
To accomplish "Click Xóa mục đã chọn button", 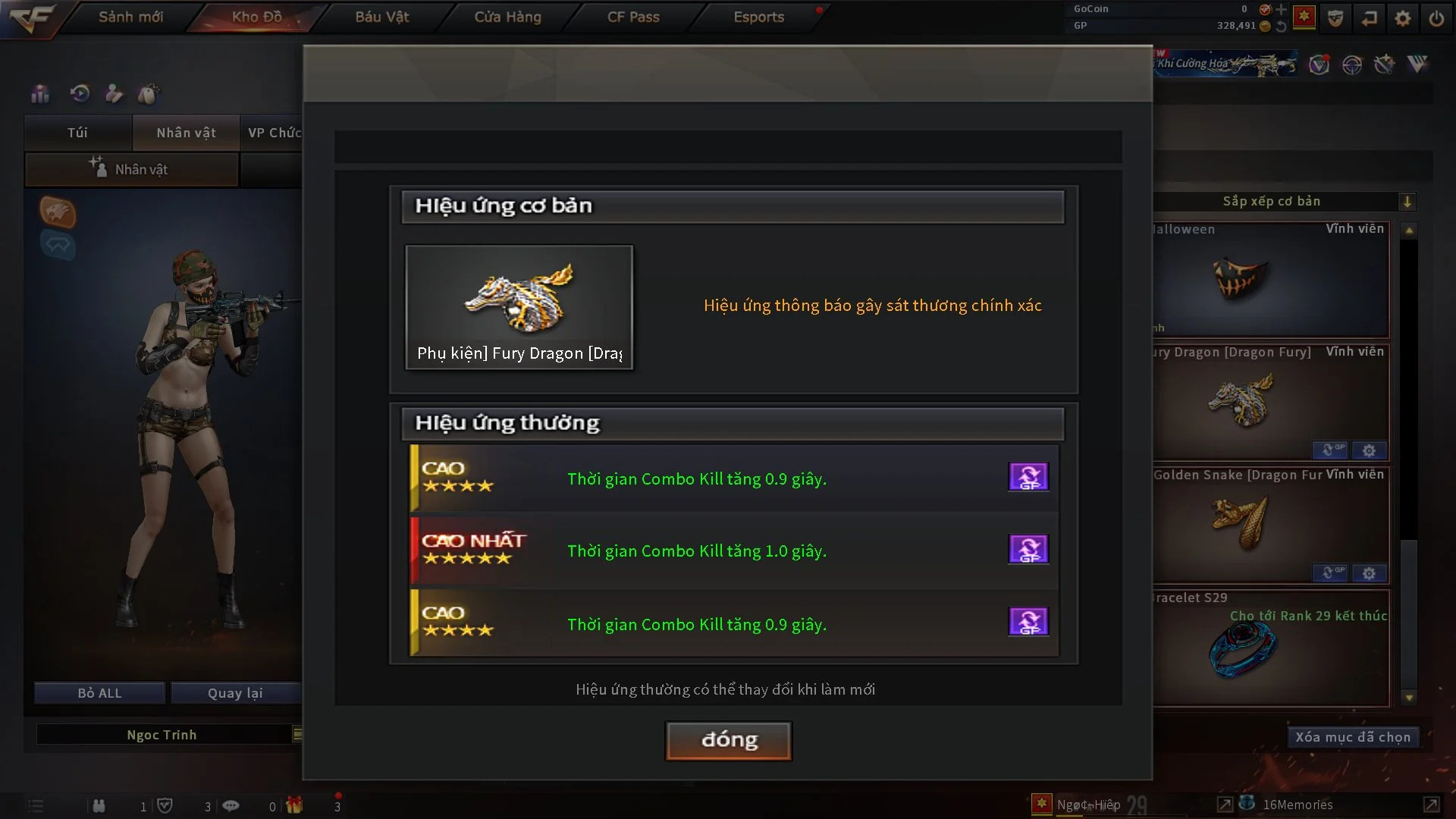I will (1352, 737).
